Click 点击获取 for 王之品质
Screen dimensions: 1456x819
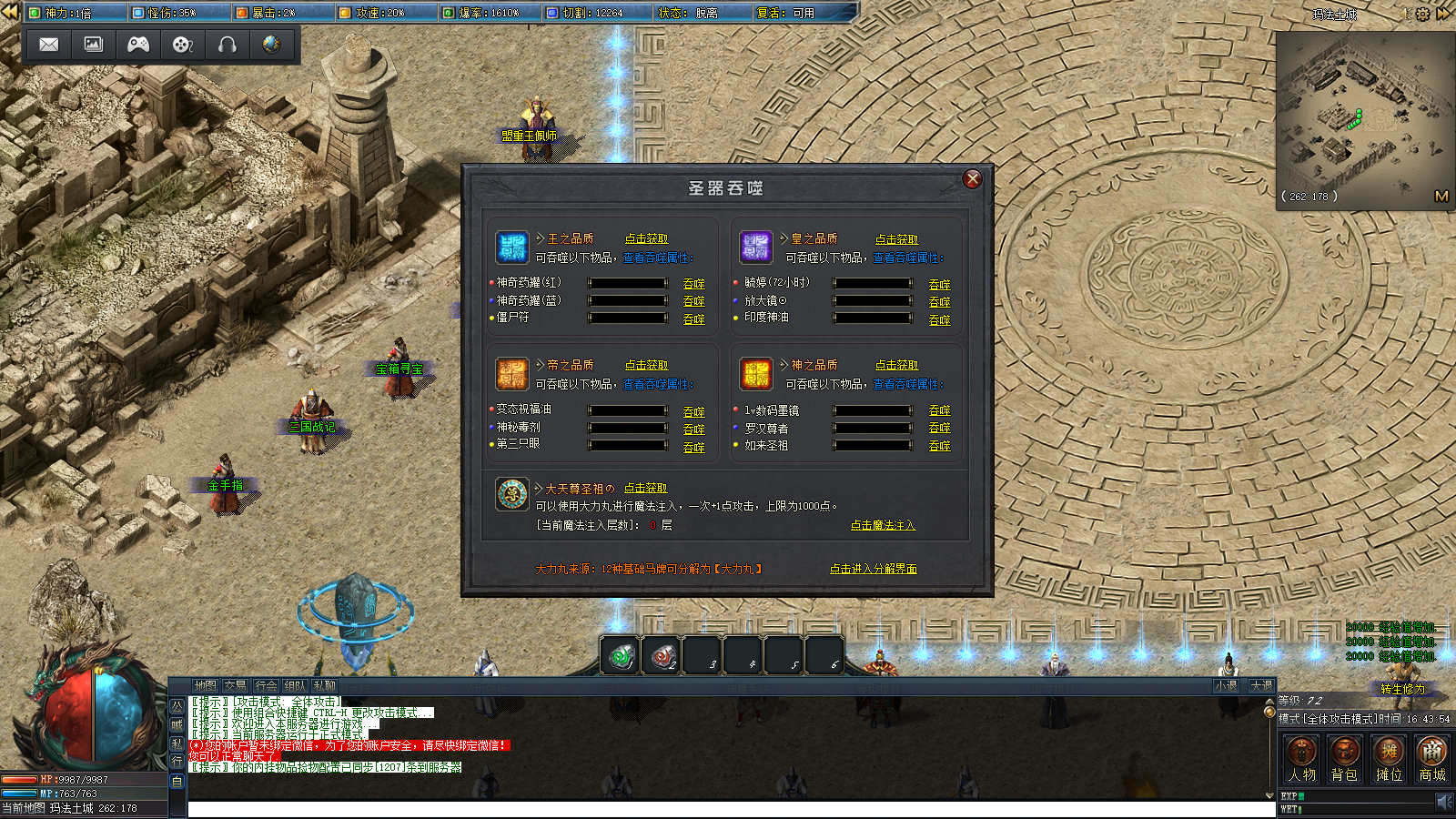coord(646,238)
